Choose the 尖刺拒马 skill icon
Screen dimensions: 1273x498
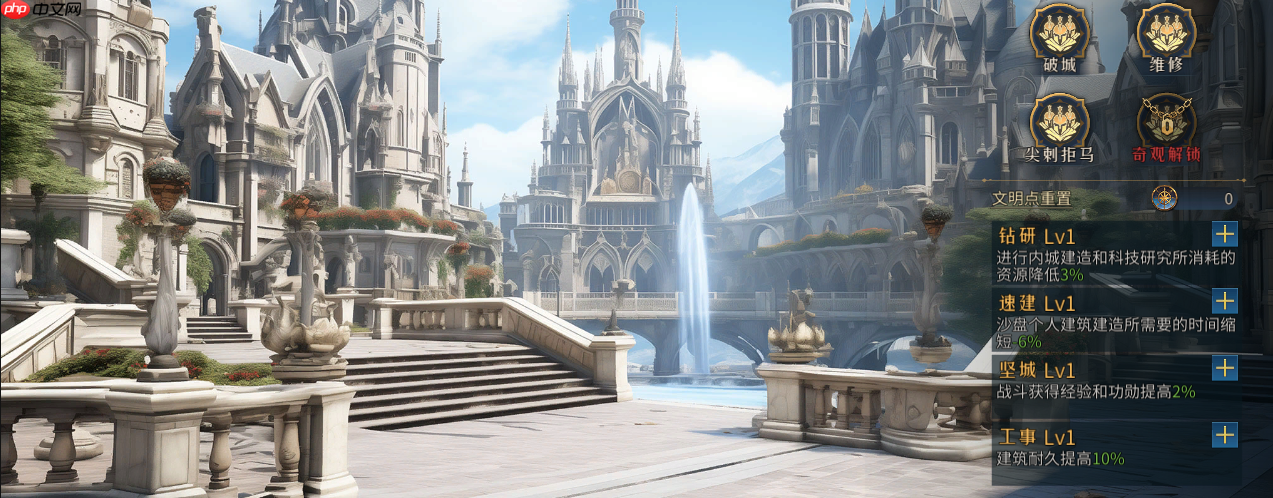click(x=1059, y=122)
